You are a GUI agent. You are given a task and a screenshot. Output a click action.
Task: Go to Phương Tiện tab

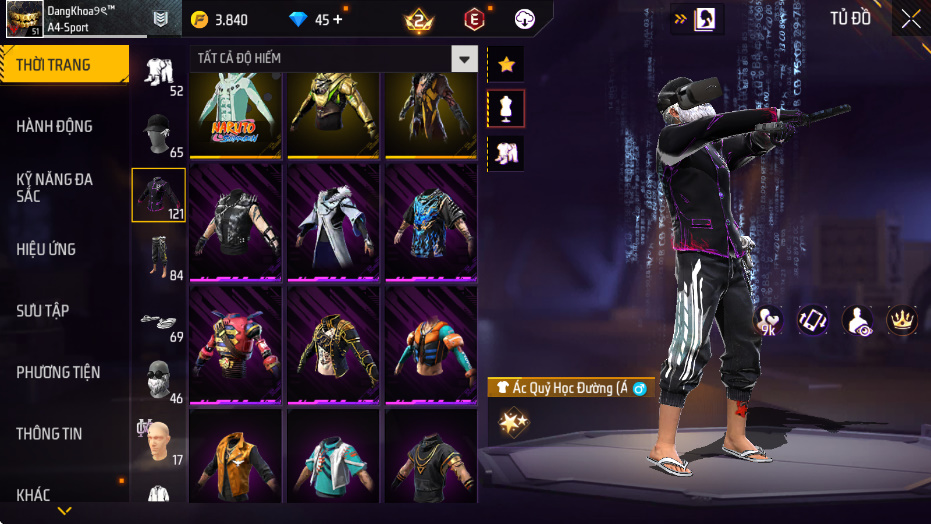coord(58,372)
